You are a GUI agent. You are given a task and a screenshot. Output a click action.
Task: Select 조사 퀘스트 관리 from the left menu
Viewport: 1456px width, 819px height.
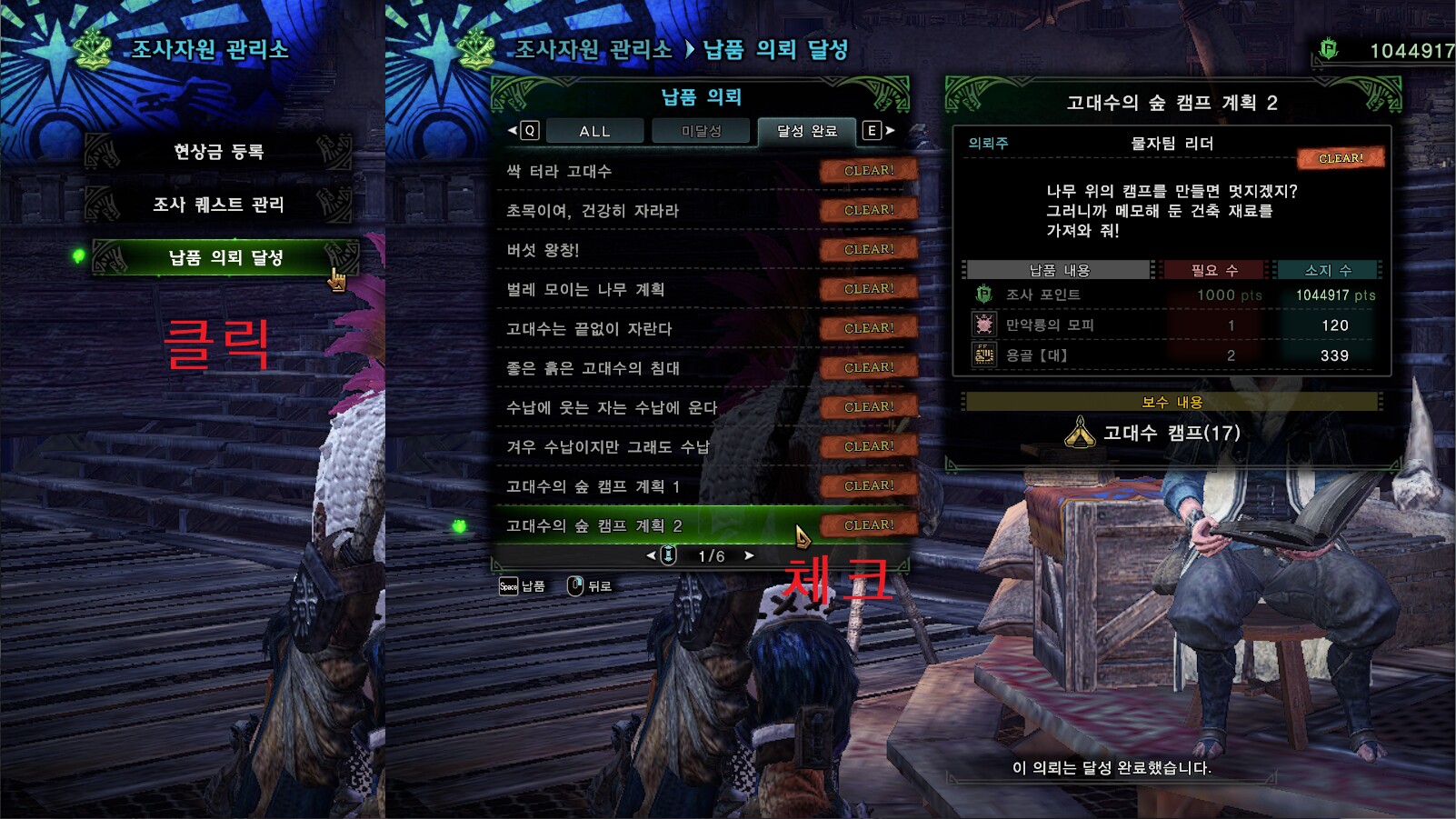pos(221,205)
